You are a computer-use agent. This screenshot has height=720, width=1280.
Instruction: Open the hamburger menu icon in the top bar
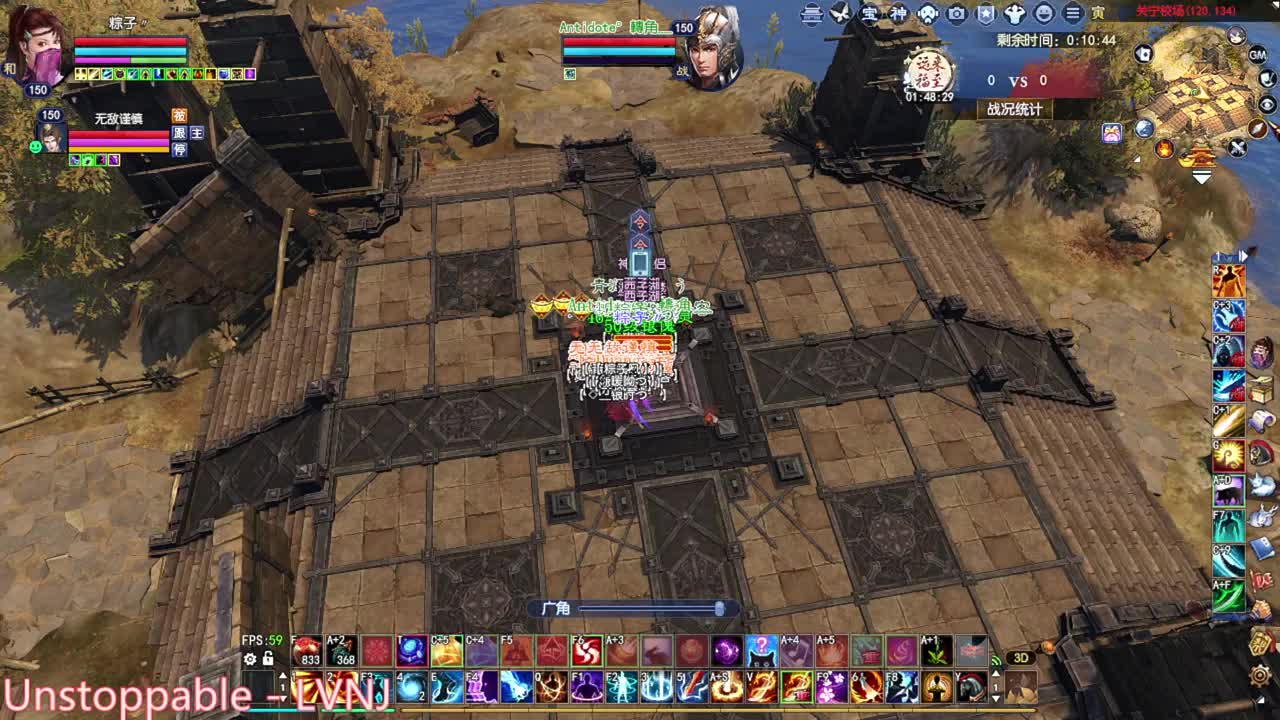click(1072, 12)
